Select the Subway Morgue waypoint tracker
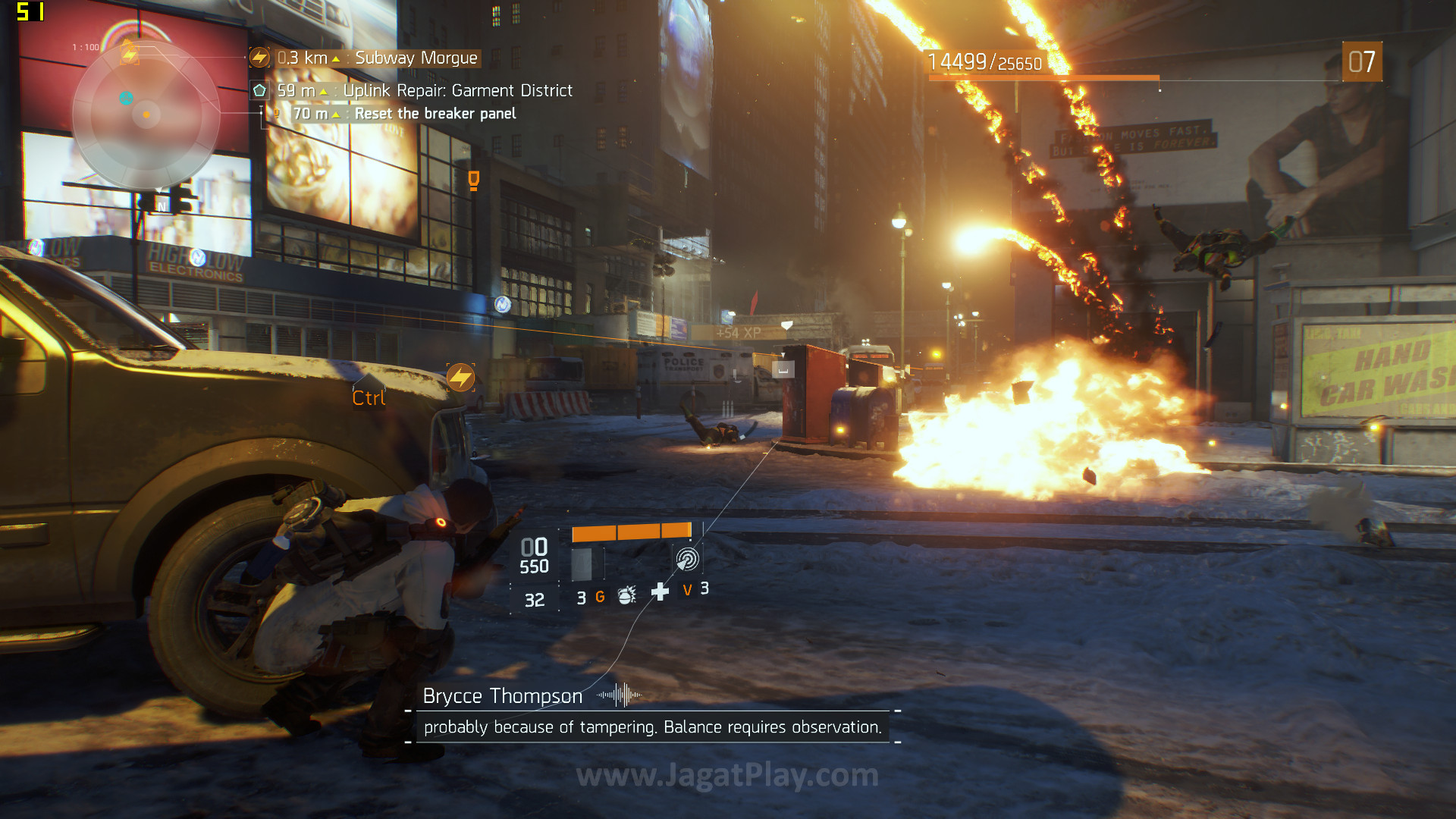This screenshot has height=819, width=1456. (x=416, y=58)
